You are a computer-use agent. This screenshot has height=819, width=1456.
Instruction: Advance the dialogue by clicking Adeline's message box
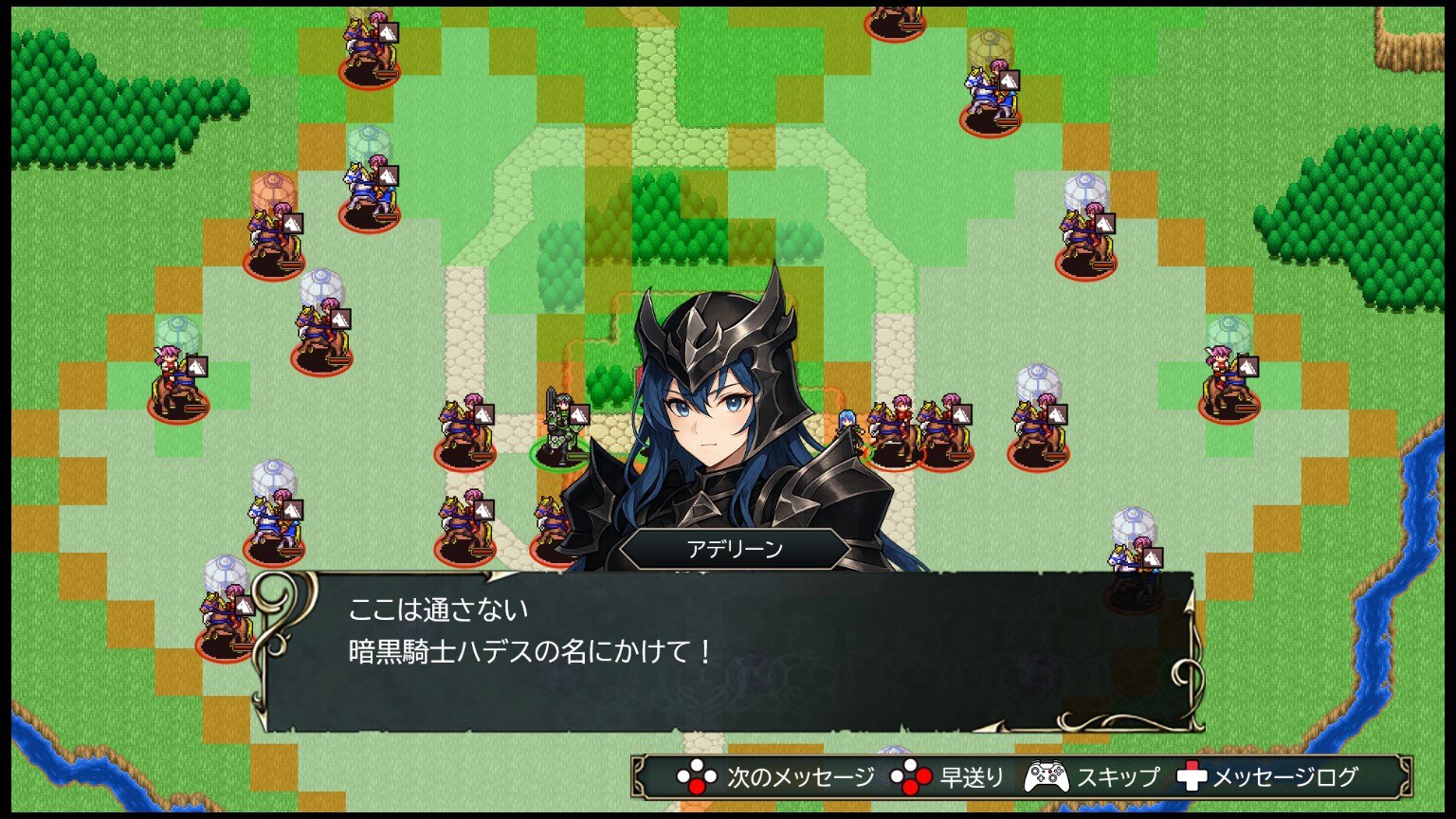pyautogui.click(x=728, y=652)
